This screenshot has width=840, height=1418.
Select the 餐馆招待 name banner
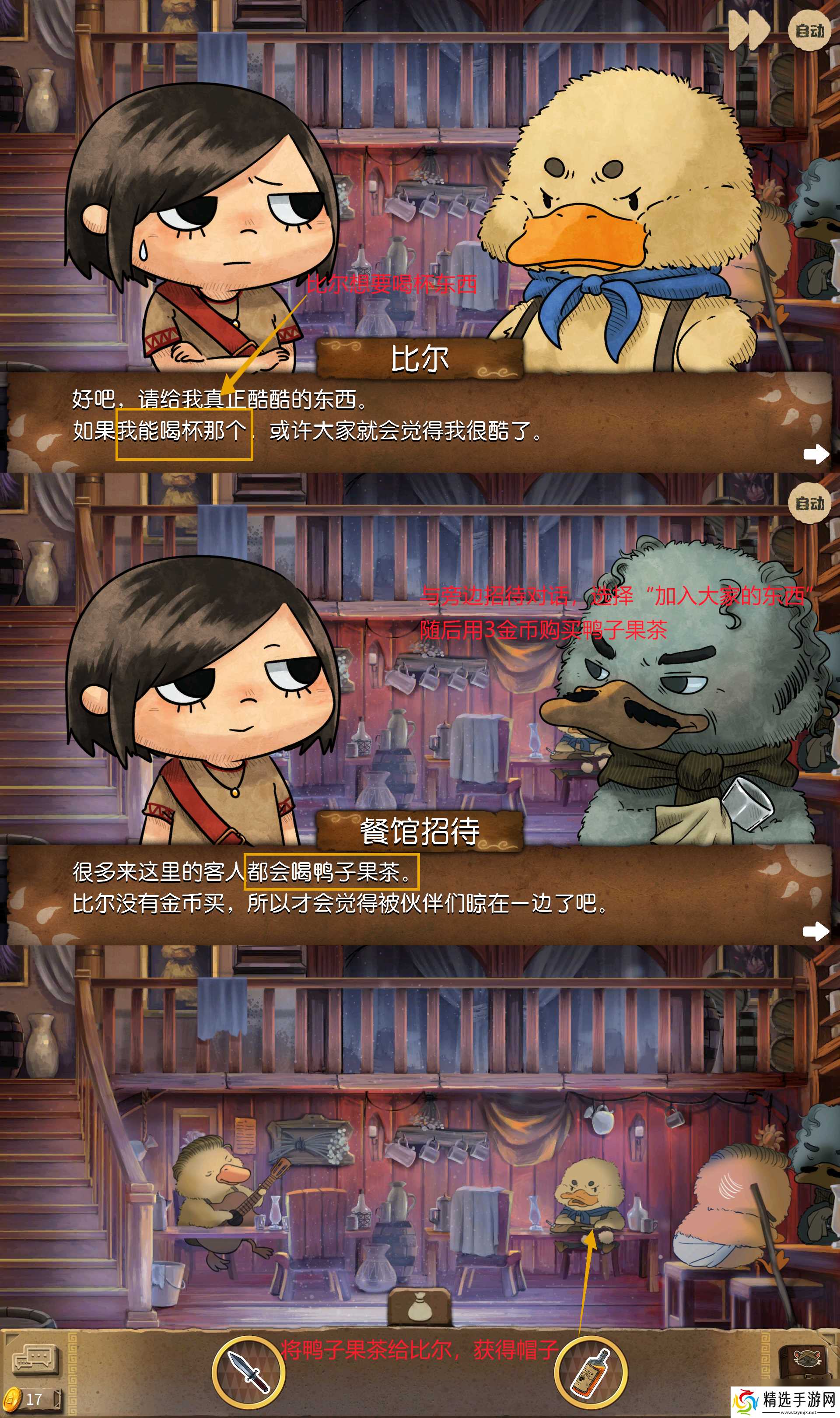(422, 831)
